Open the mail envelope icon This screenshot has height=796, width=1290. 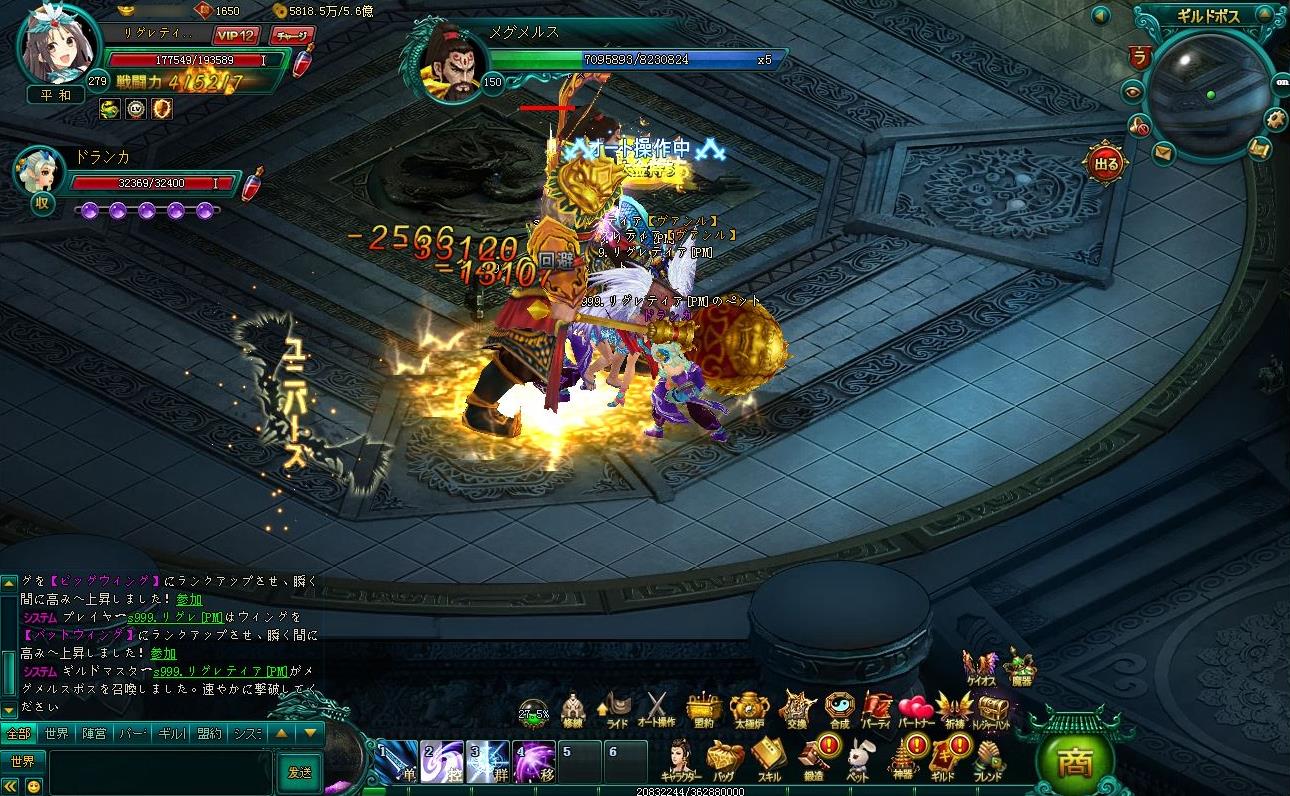(x=1162, y=152)
